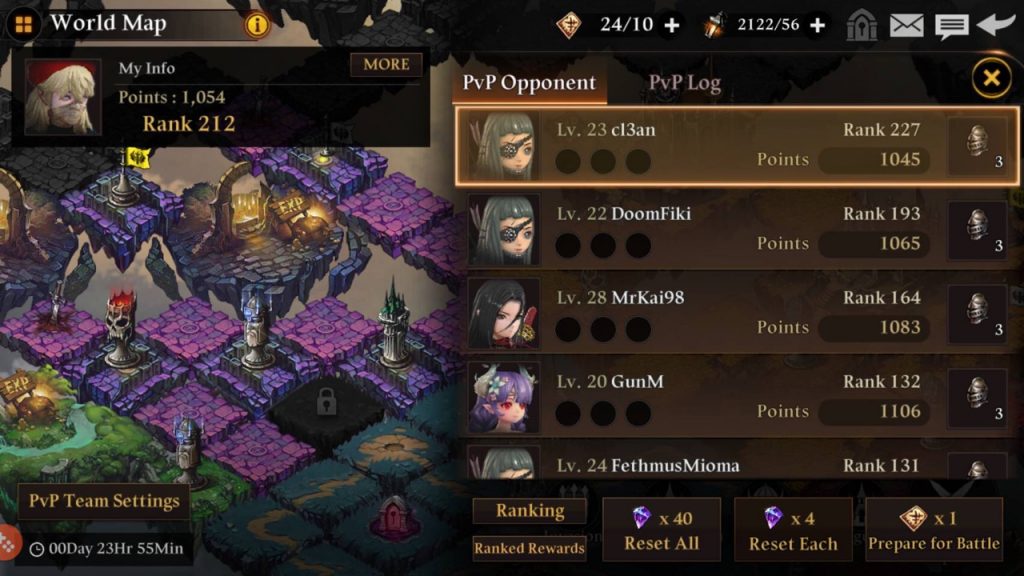Add PvP tickets with the plus button

672,25
